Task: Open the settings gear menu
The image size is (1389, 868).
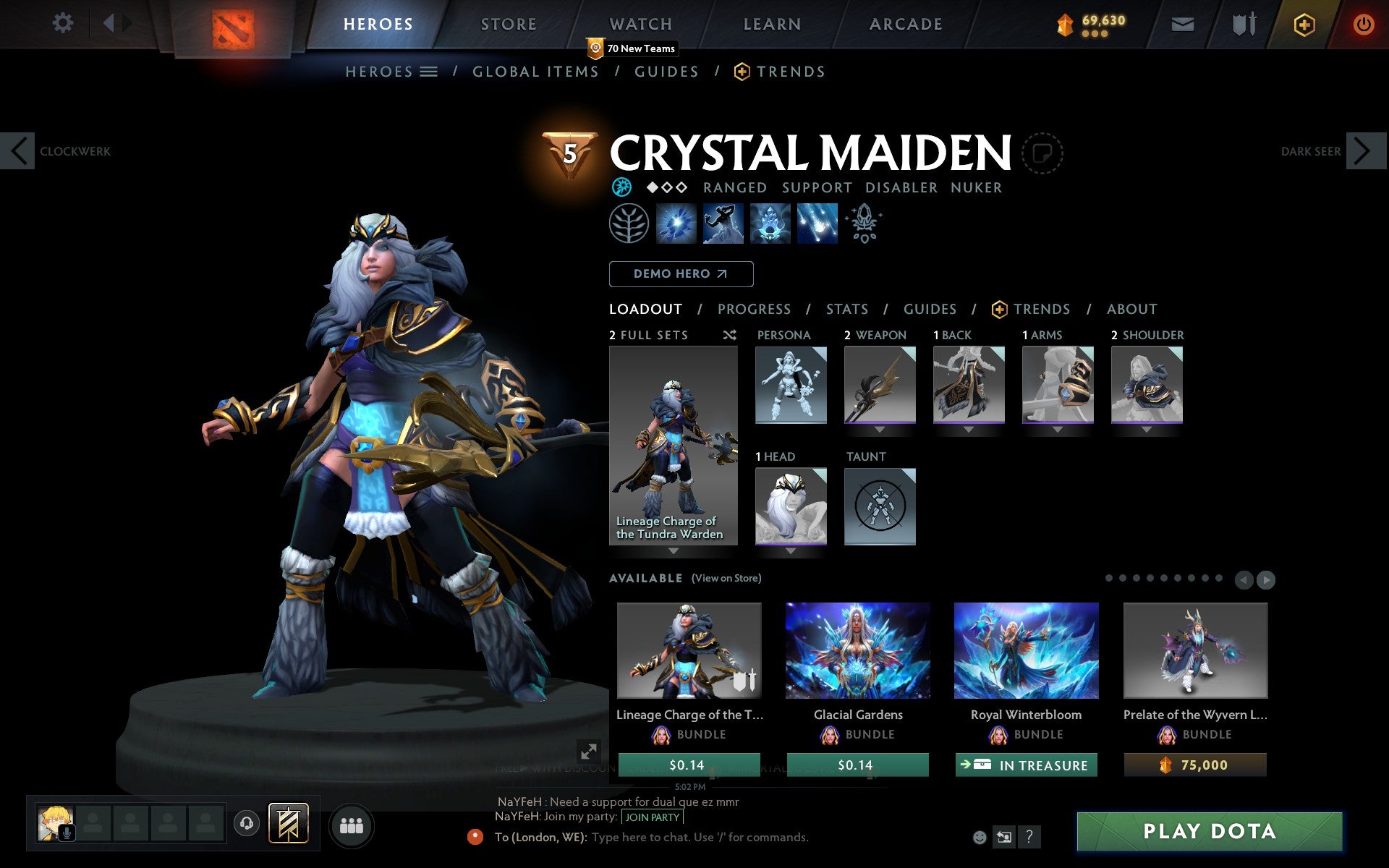Action: pyautogui.click(x=64, y=23)
